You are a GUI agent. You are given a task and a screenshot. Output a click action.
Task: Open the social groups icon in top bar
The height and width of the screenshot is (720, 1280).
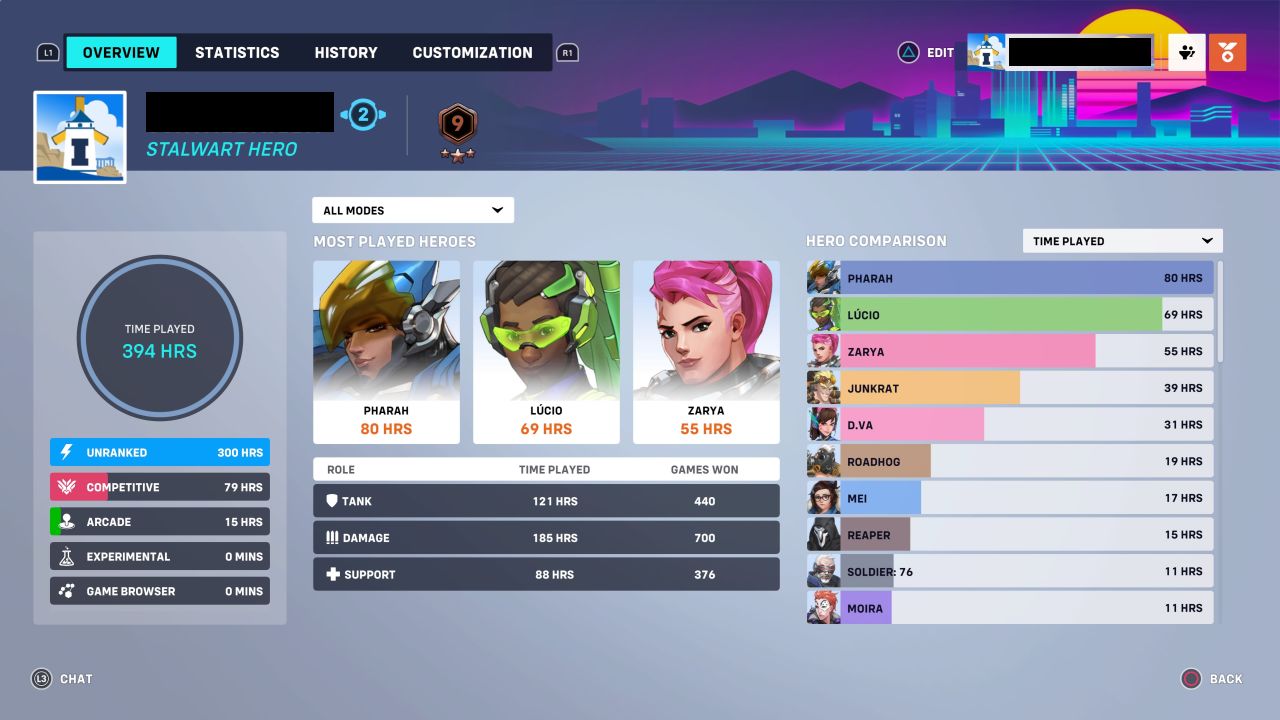[x=1185, y=52]
